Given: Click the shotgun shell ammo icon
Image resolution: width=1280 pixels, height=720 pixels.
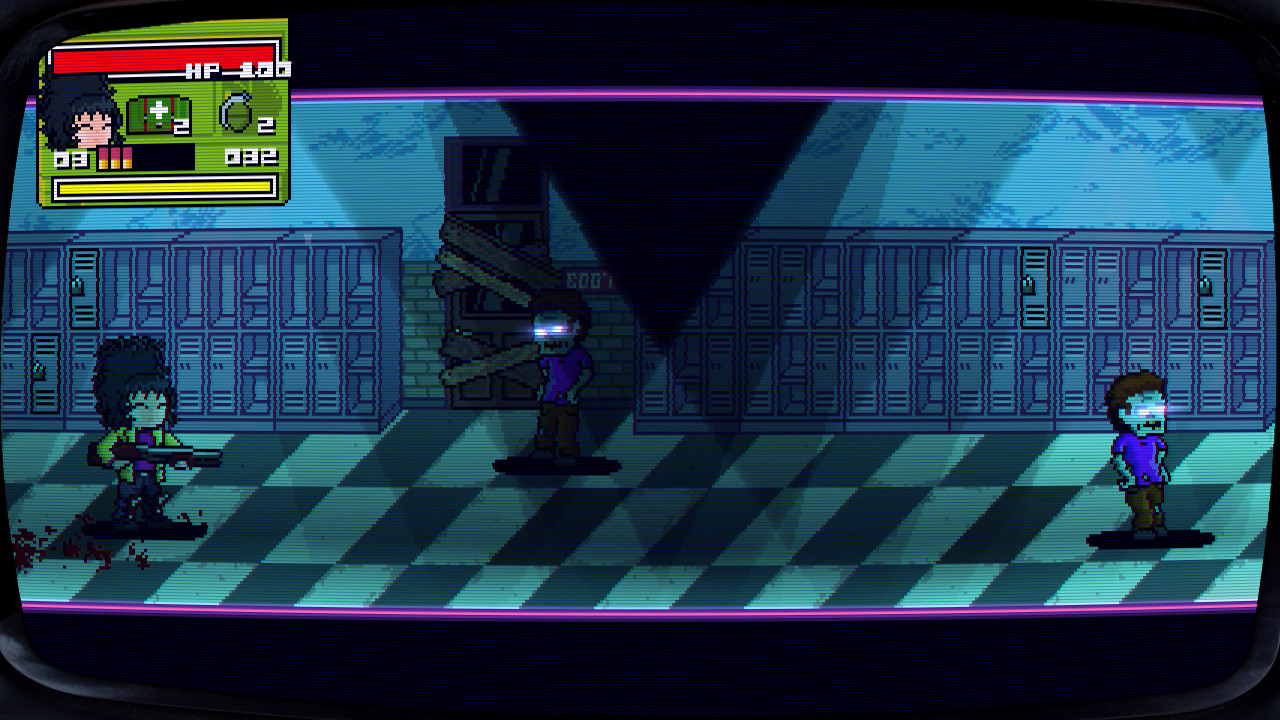Looking at the screenshot, I should tap(115, 157).
